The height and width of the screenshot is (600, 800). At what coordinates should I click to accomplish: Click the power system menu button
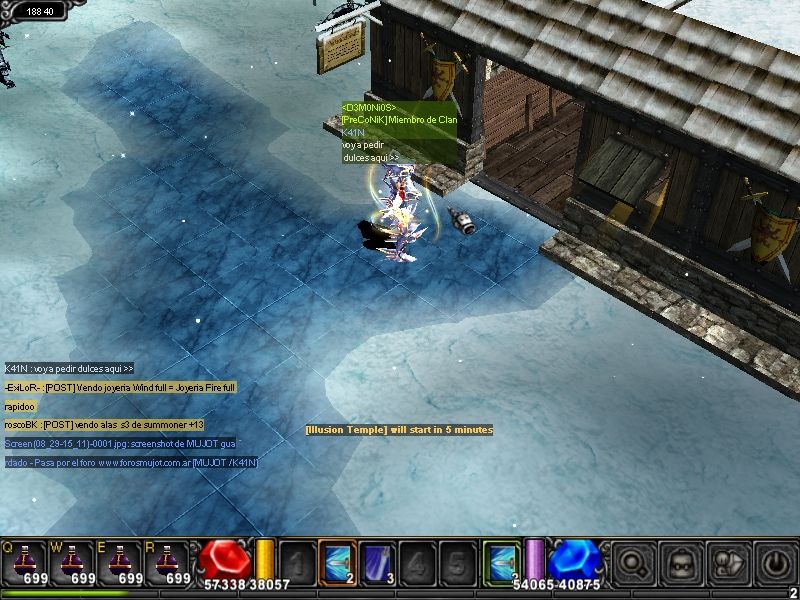click(x=776, y=563)
